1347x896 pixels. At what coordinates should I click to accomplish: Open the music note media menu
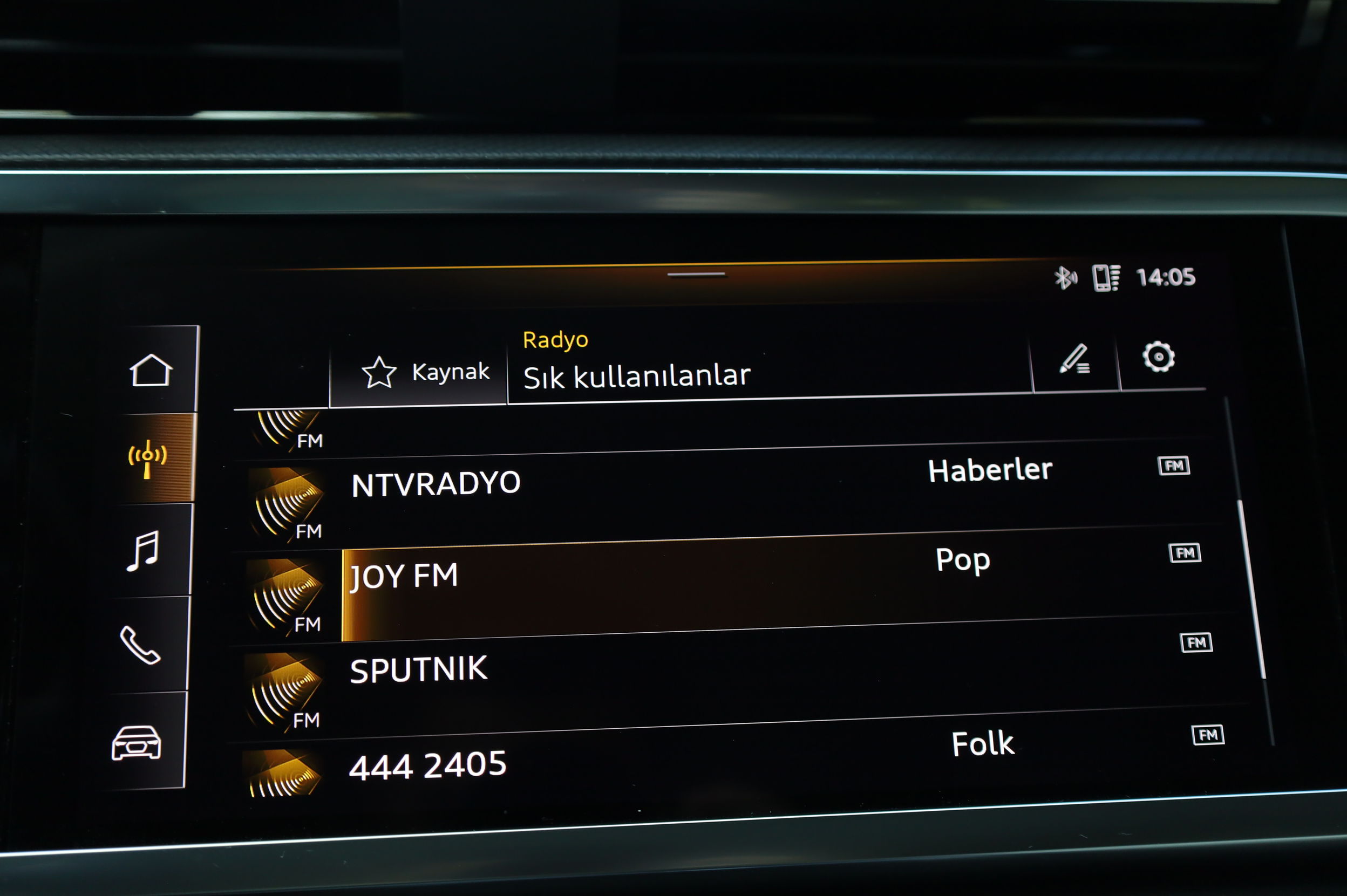[143, 550]
